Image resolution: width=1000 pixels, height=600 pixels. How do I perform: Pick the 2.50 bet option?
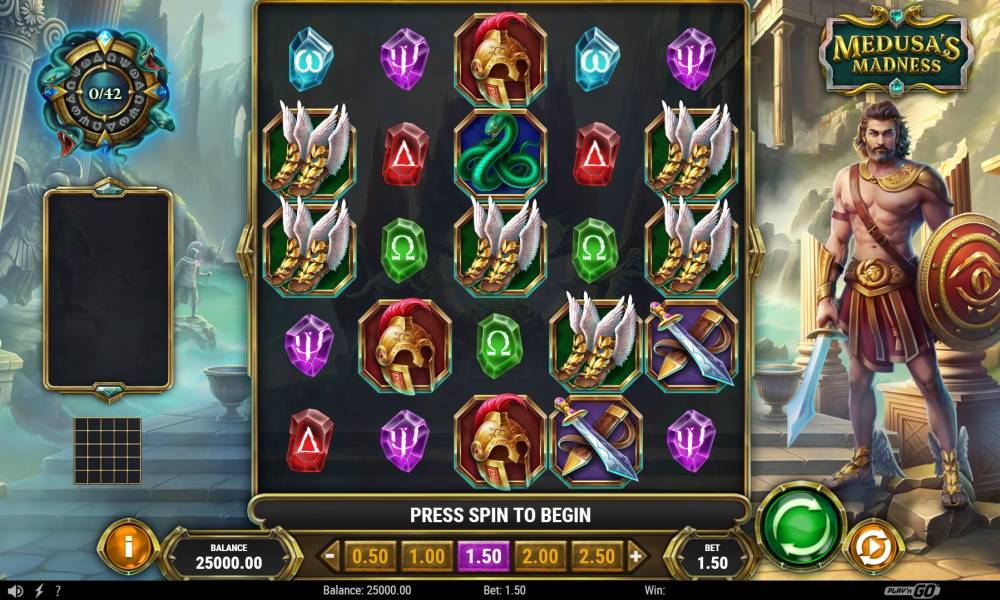(x=597, y=555)
